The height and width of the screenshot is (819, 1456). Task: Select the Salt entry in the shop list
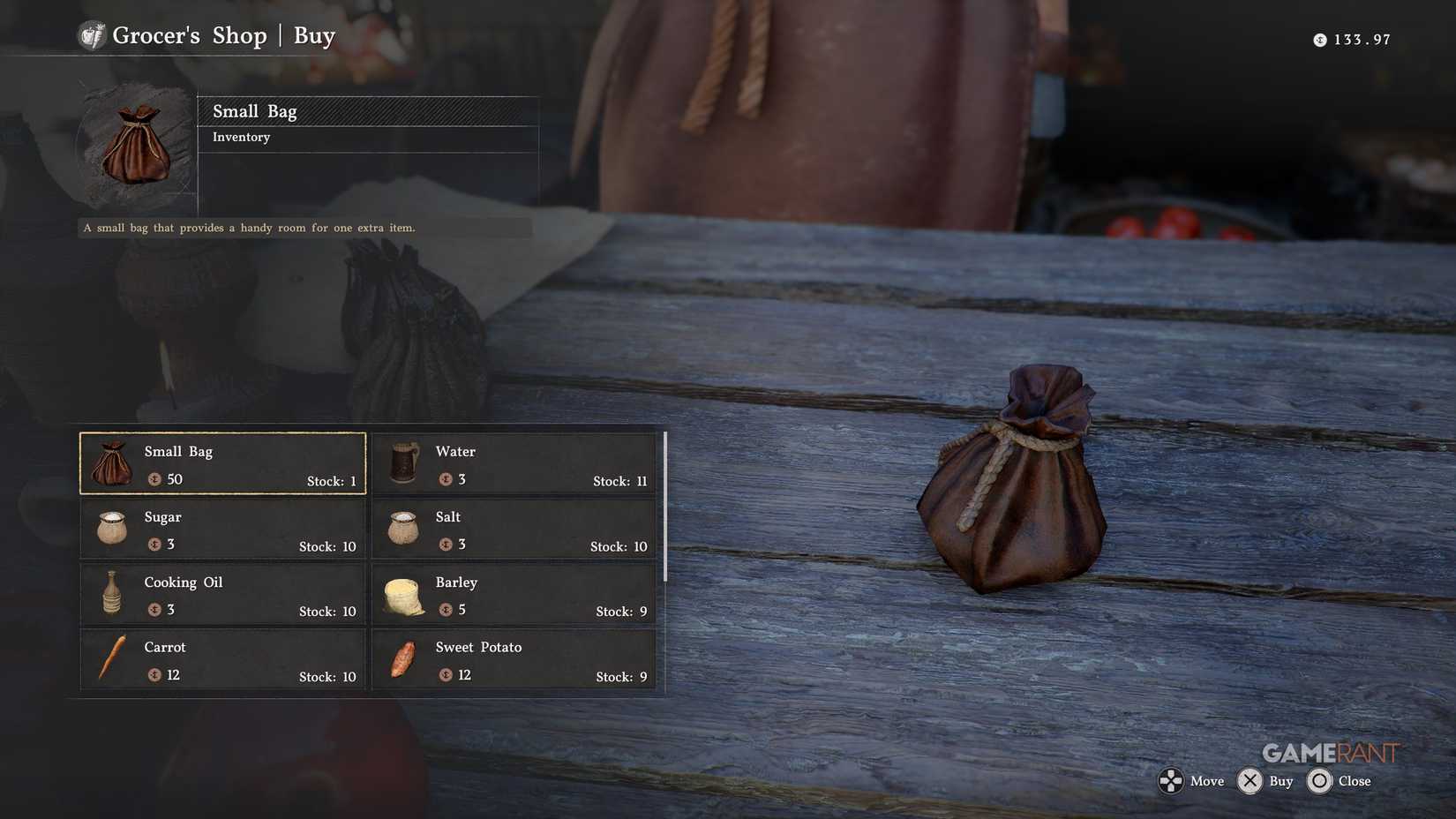[514, 528]
